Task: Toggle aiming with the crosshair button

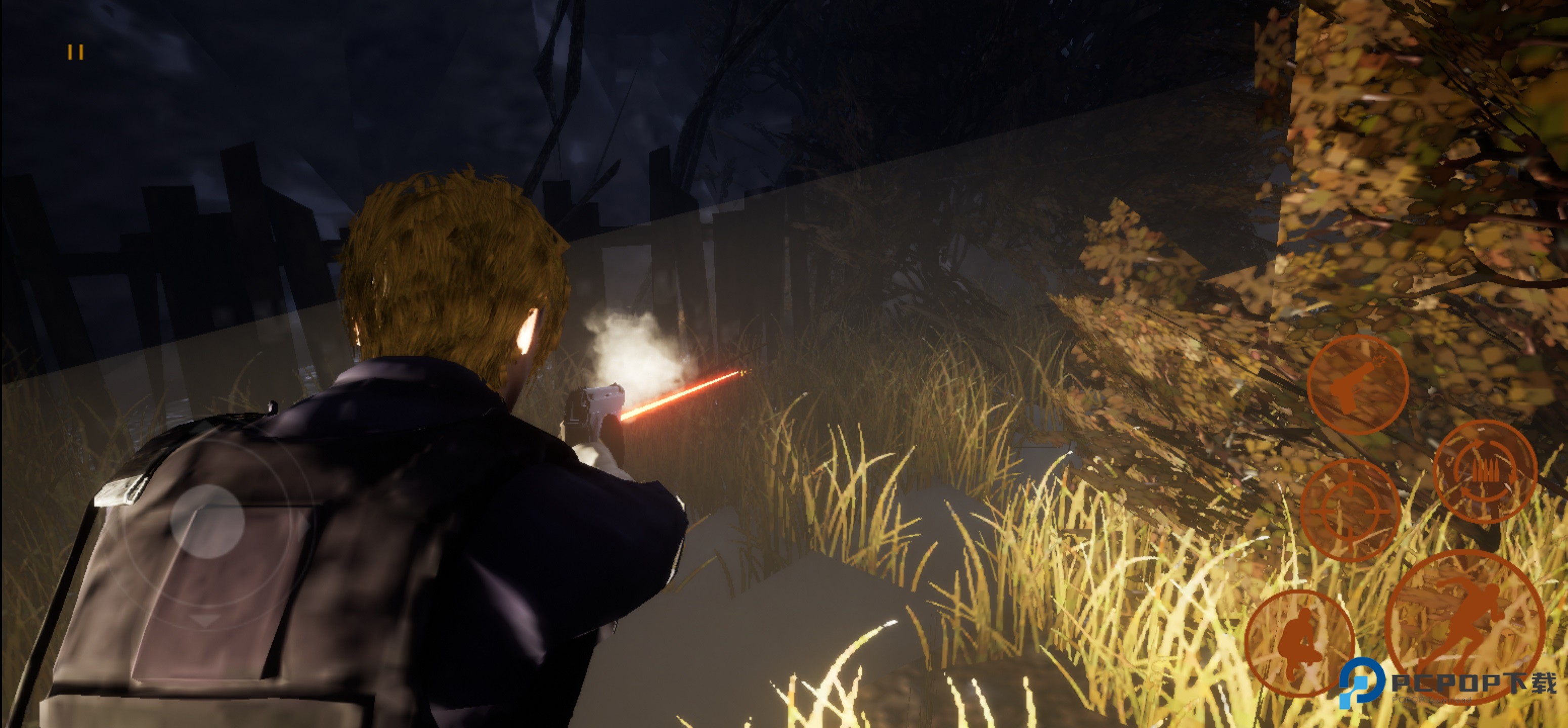Action: pyautogui.click(x=1349, y=510)
